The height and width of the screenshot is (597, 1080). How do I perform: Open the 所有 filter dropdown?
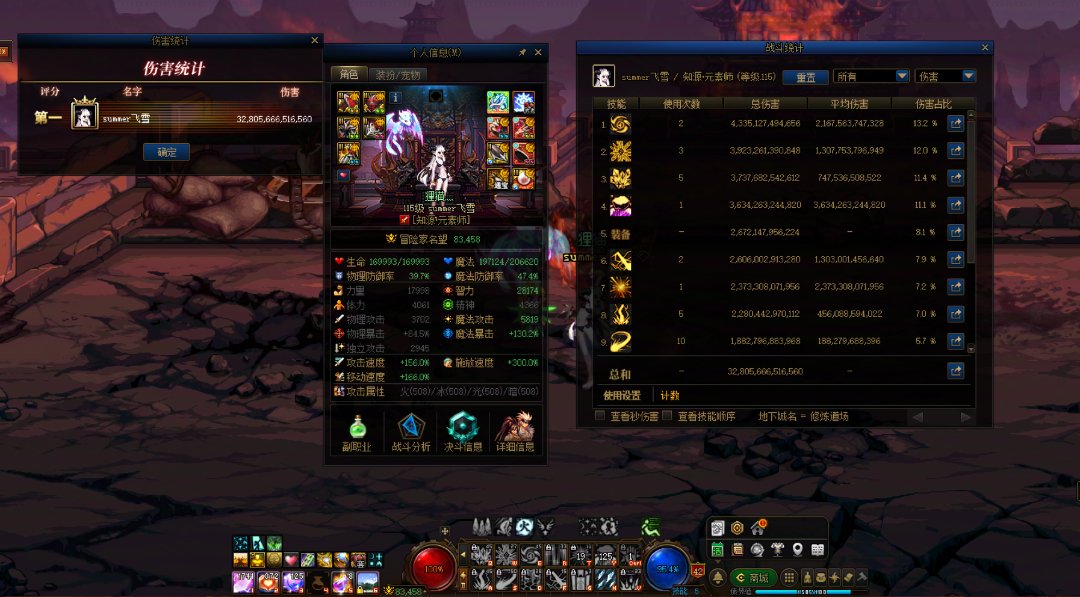871,76
